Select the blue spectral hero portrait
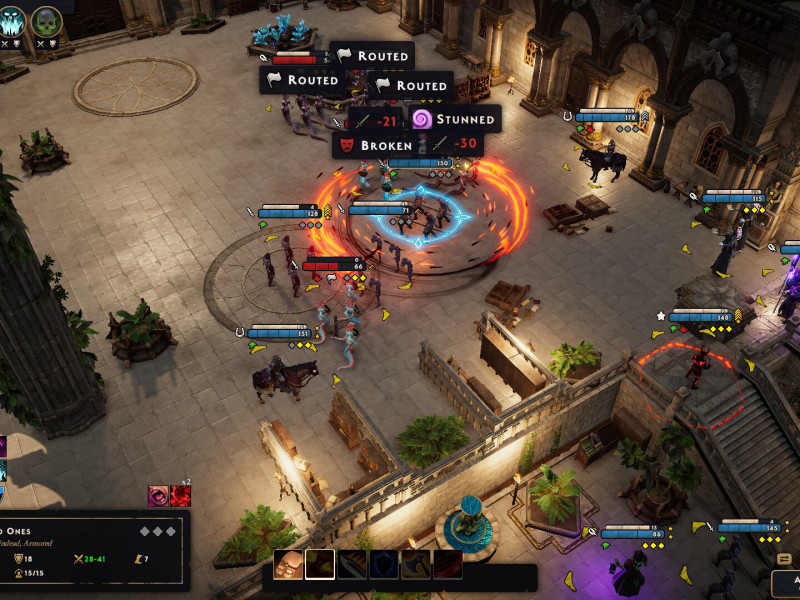The height and width of the screenshot is (600, 800). coord(10,21)
